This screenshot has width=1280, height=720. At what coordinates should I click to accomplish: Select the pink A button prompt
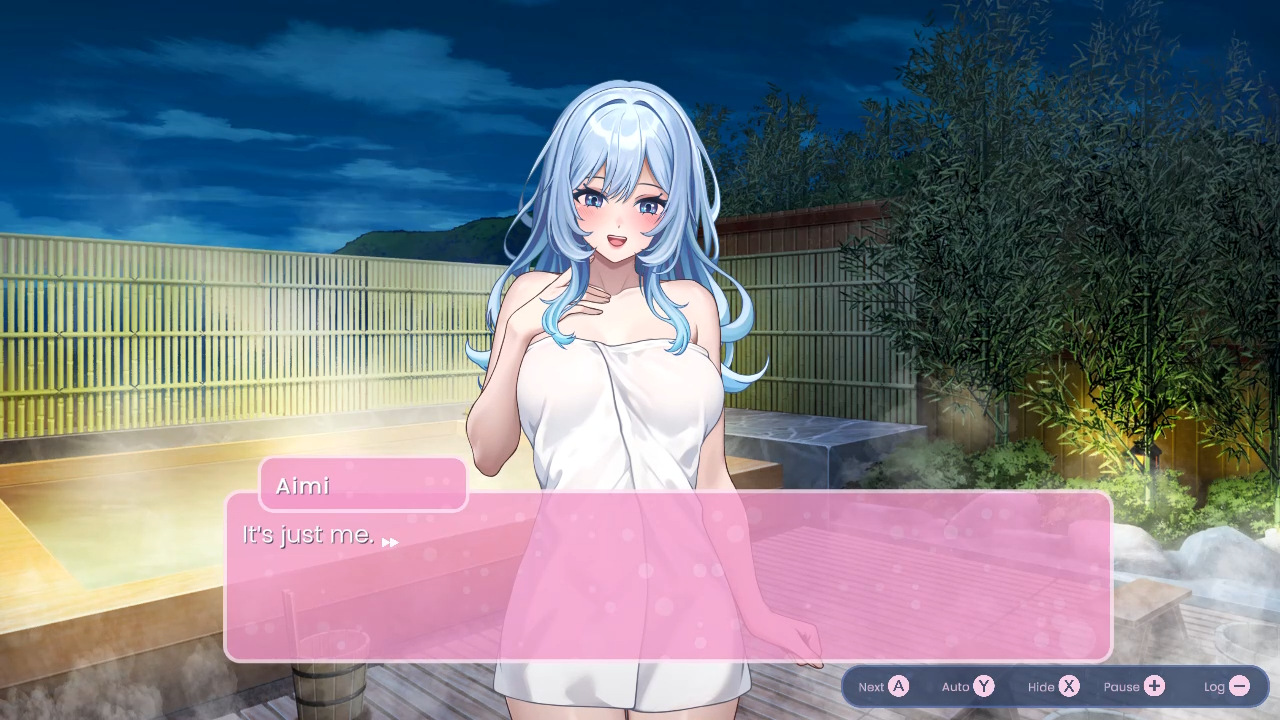(899, 686)
